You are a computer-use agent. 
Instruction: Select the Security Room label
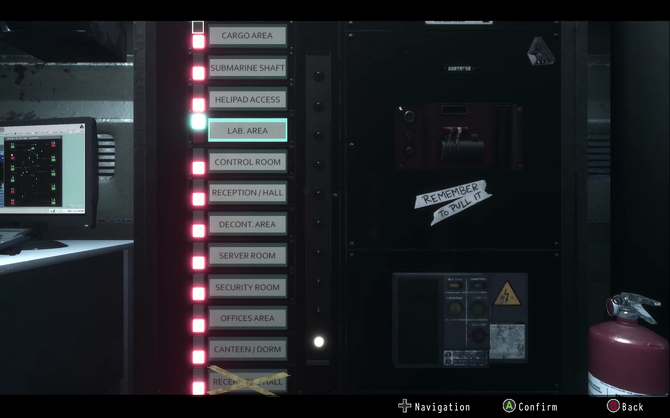(247, 287)
